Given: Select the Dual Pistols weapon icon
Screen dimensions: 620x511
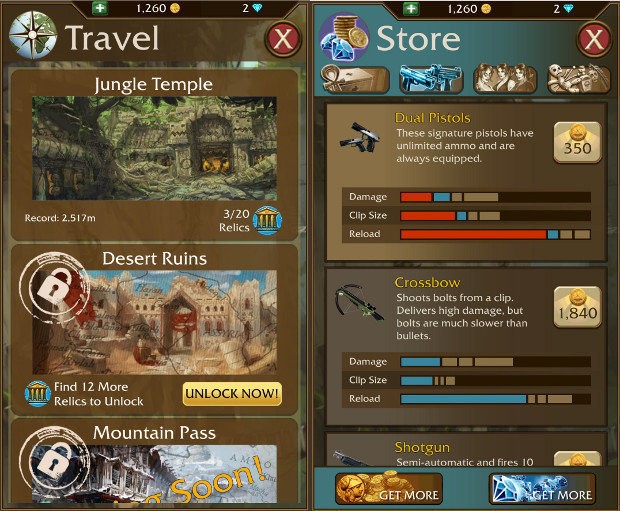Looking at the screenshot, I should pos(355,137).
